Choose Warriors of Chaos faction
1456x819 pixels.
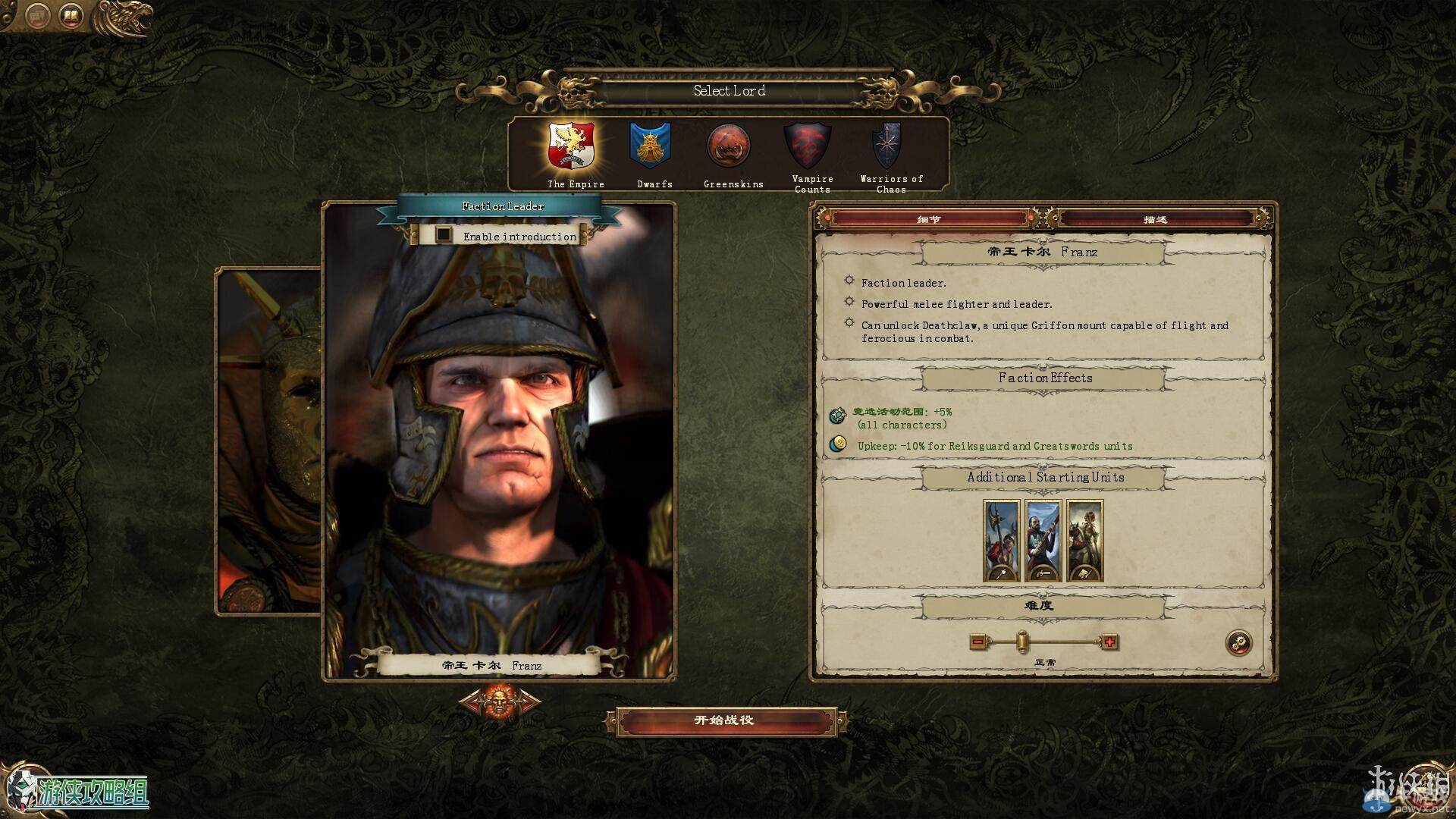tap(886, 146)
